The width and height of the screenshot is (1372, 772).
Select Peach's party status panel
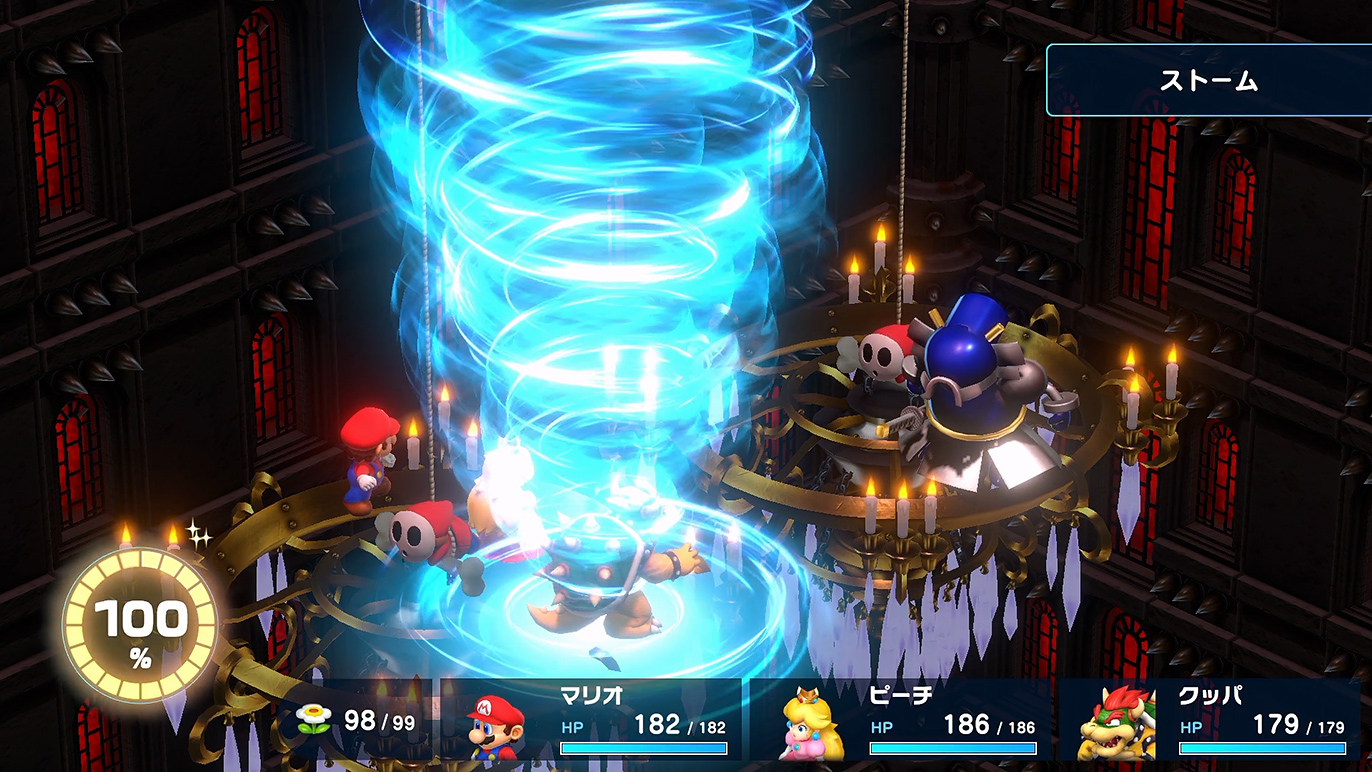click(905, 722)
